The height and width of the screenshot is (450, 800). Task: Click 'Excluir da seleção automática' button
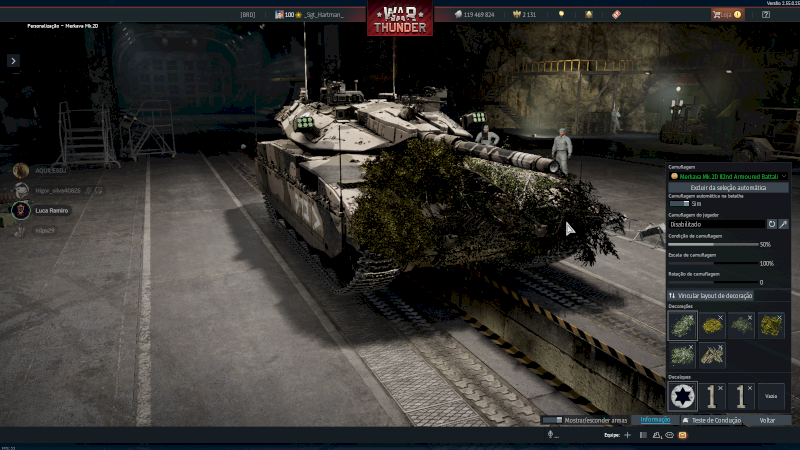(x=727, y=187)
